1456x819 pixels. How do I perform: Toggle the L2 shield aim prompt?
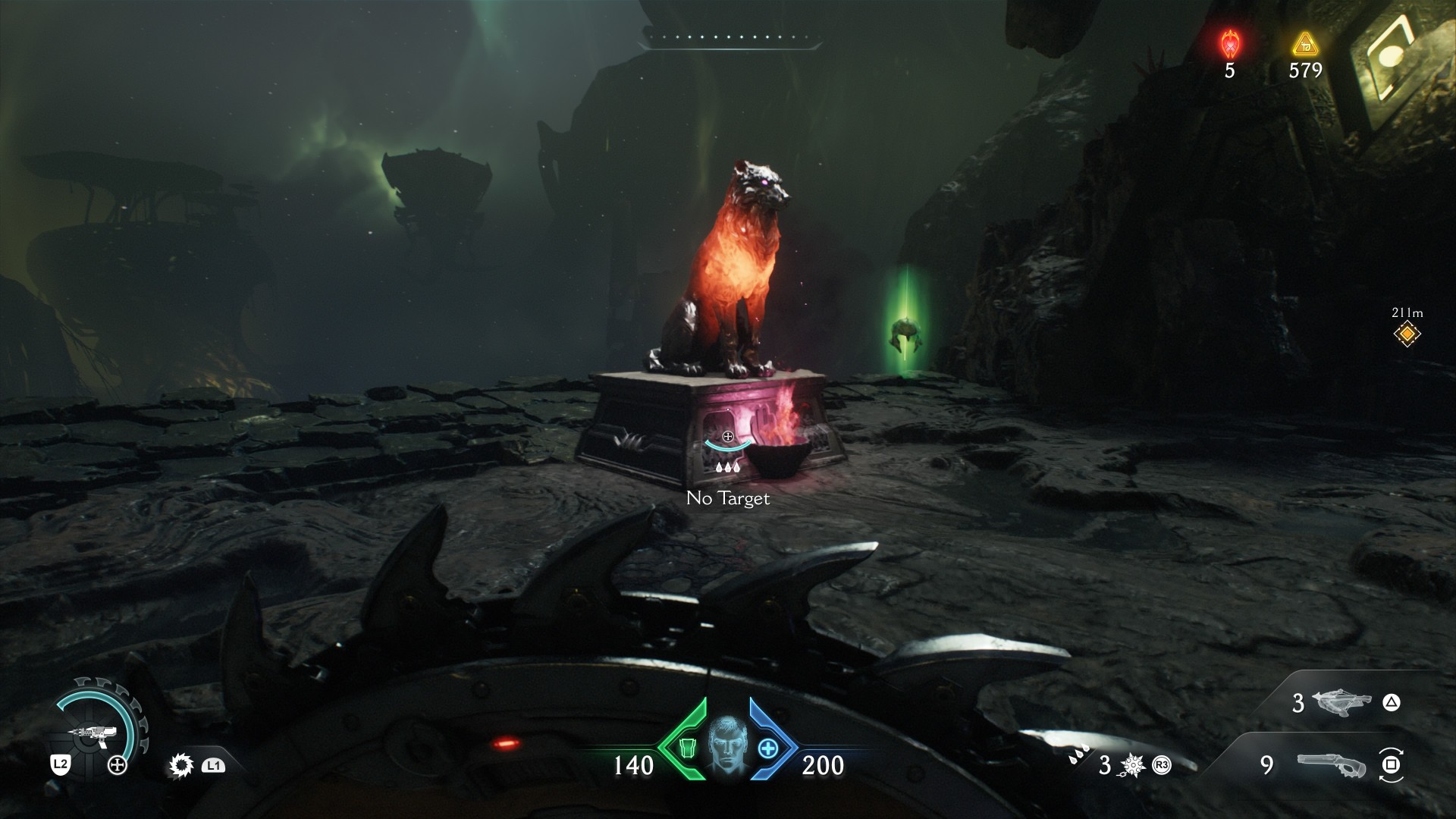tap(59, 764)
